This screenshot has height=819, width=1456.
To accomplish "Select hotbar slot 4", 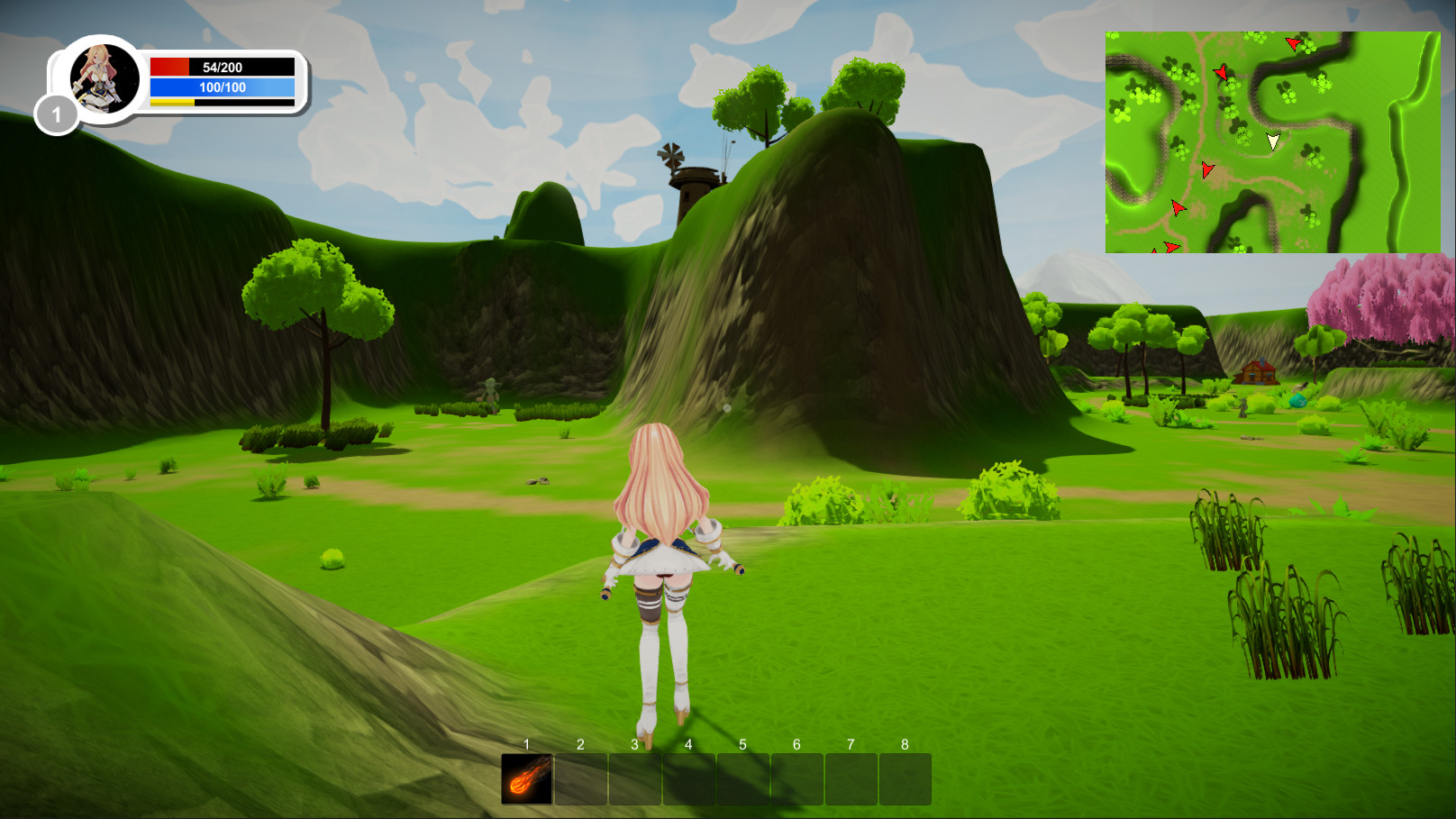I will (x=688, y=780).
